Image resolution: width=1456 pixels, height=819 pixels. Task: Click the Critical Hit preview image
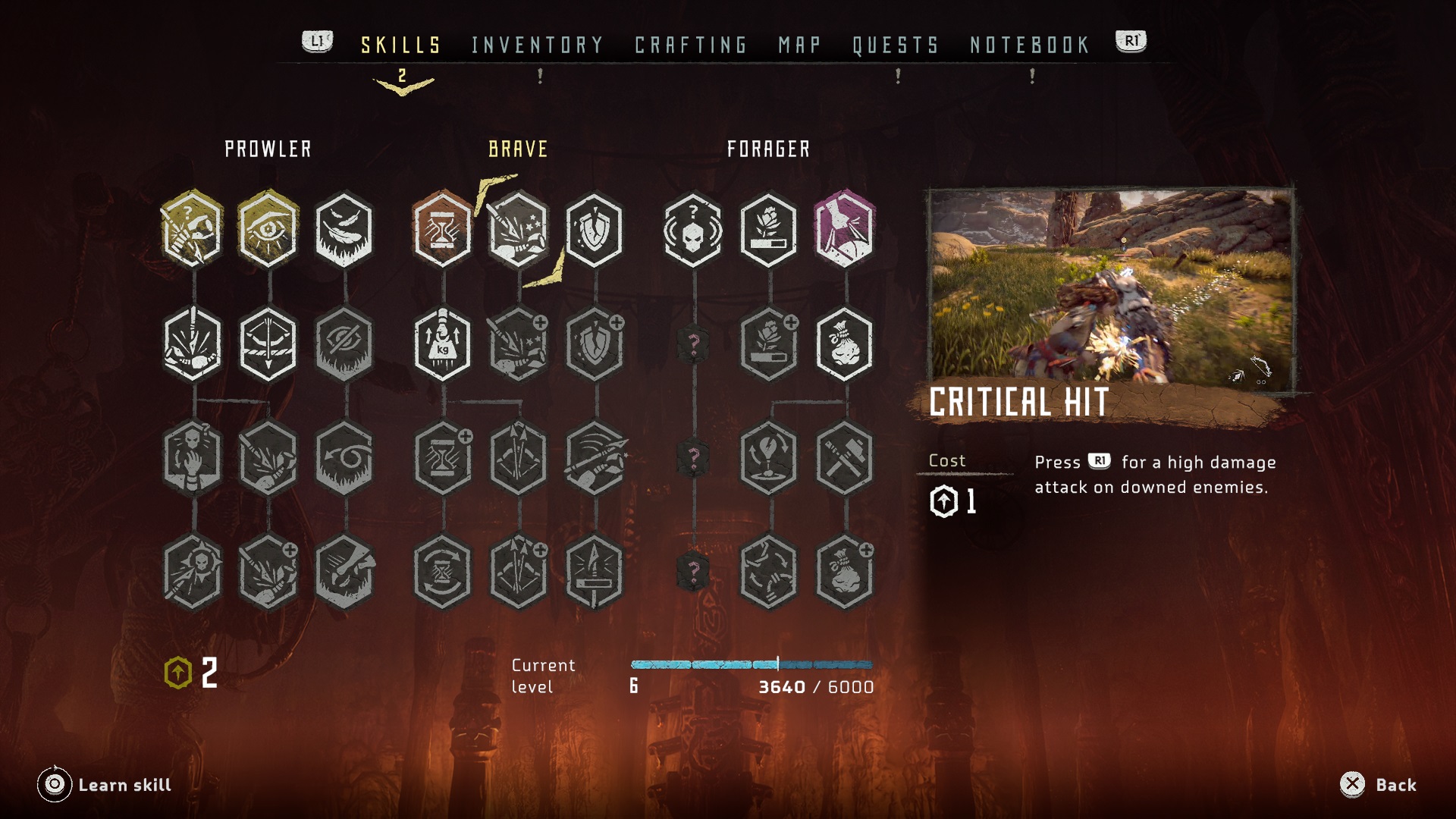coord(1111,287)
